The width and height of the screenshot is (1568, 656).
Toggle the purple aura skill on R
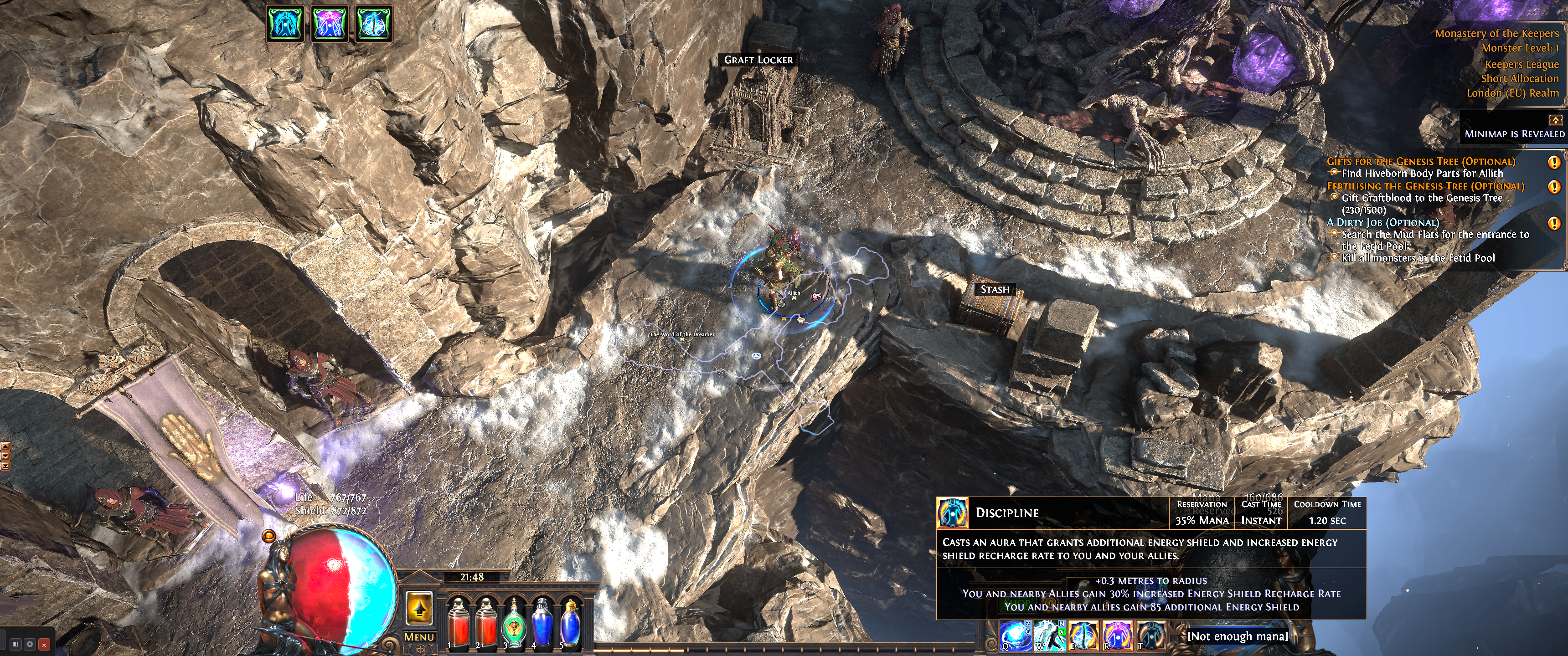click(1118, 635)
